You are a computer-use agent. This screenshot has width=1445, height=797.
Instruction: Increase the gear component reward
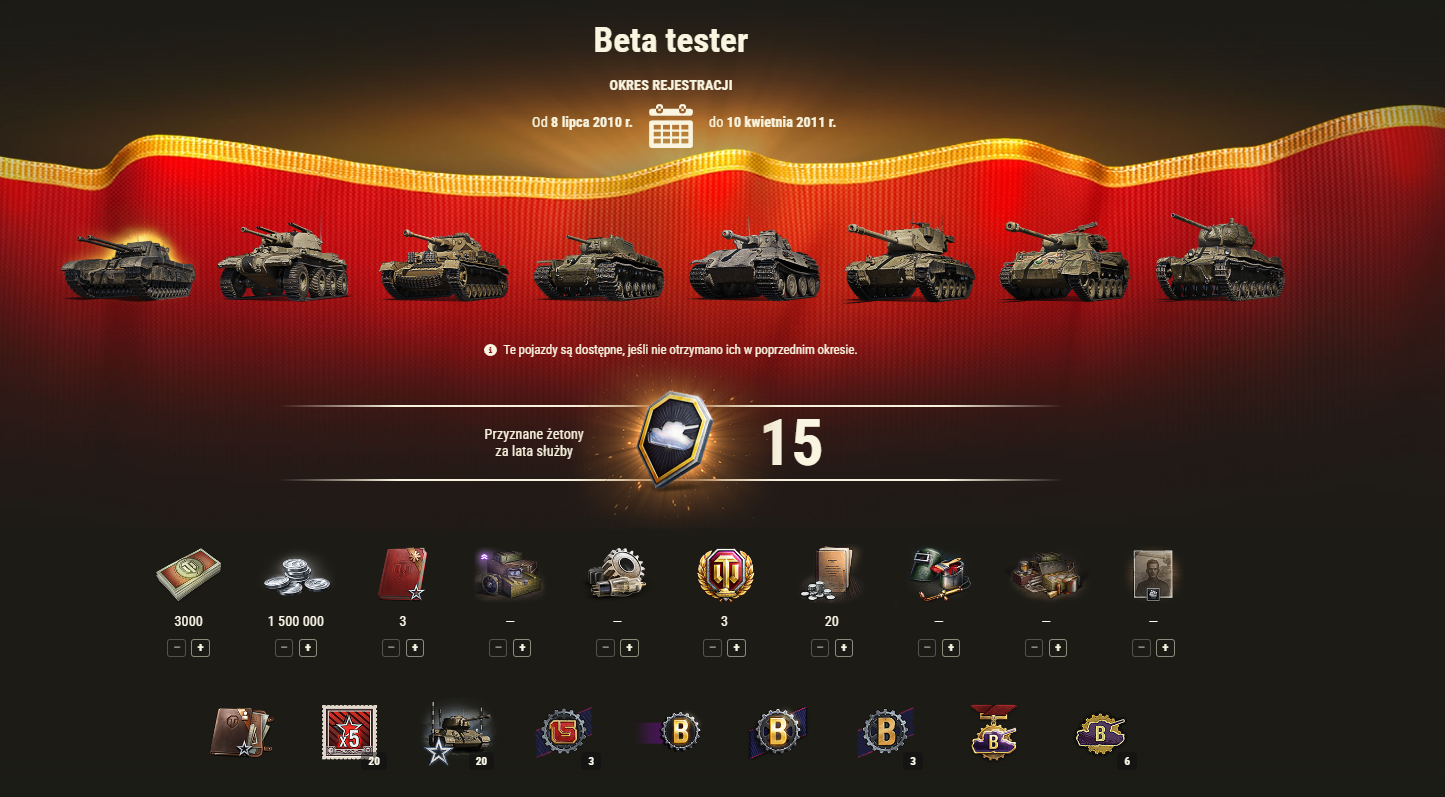629,648
